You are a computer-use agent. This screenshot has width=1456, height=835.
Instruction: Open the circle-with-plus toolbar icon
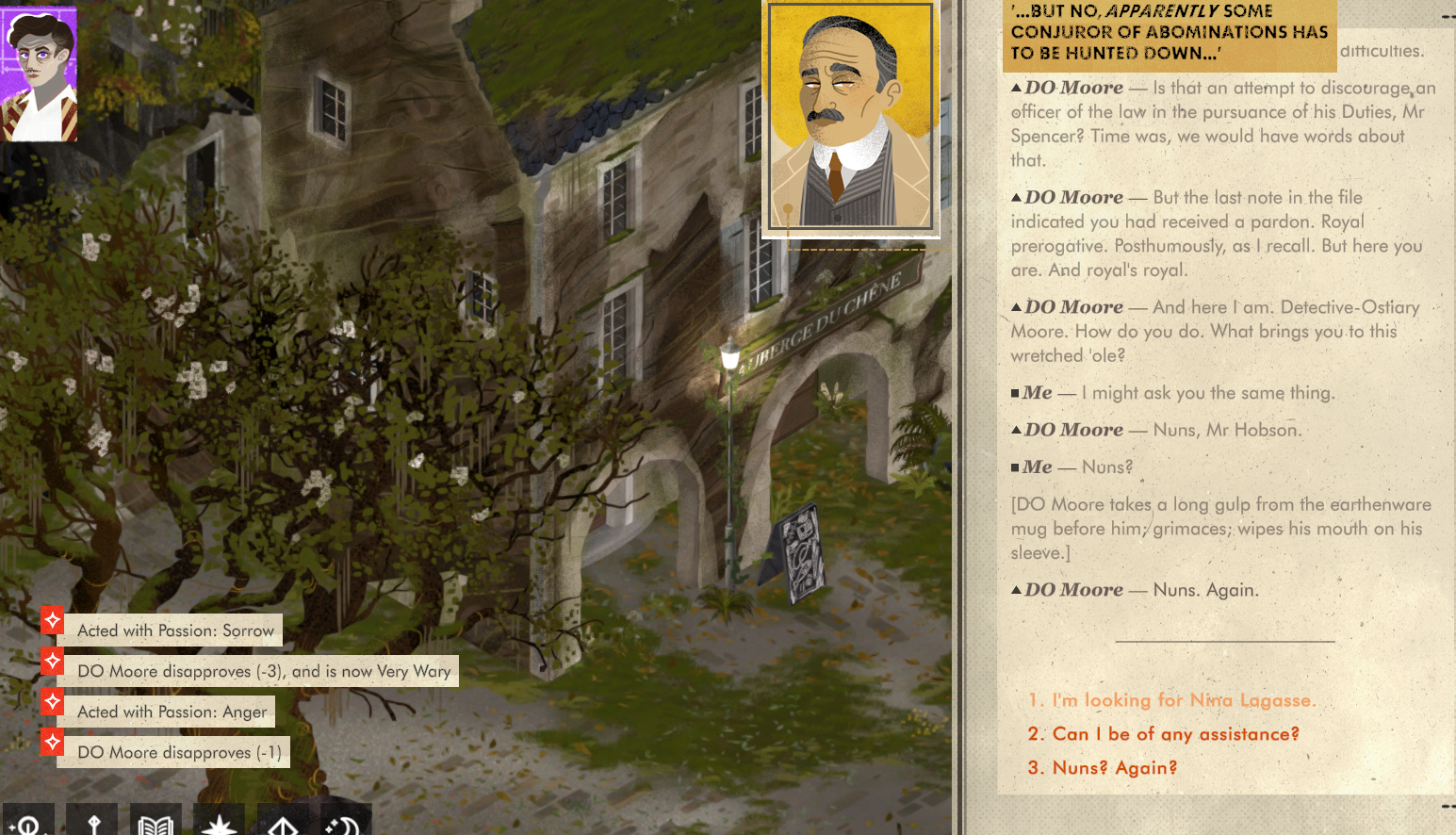[x=28, y=823]
